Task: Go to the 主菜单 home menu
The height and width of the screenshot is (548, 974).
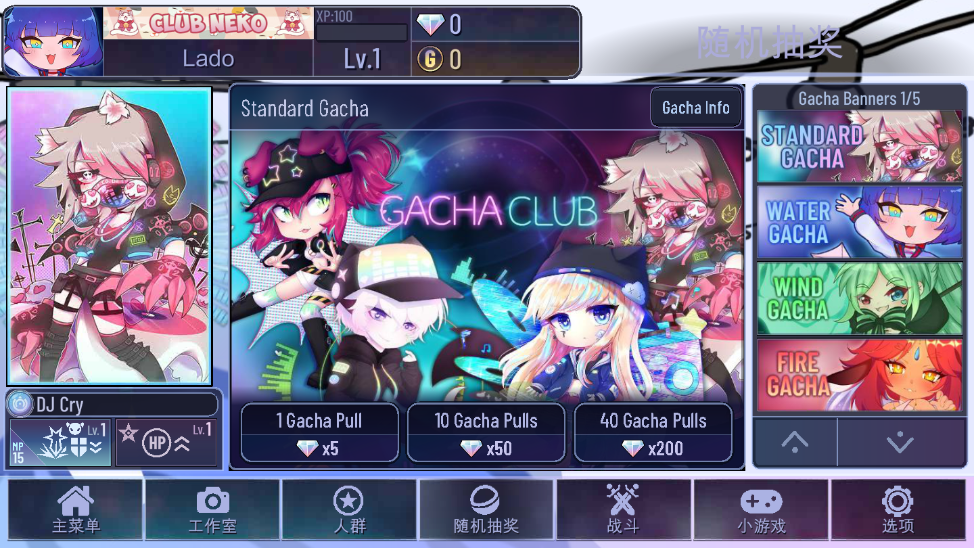Action: [x=76, y=510]
